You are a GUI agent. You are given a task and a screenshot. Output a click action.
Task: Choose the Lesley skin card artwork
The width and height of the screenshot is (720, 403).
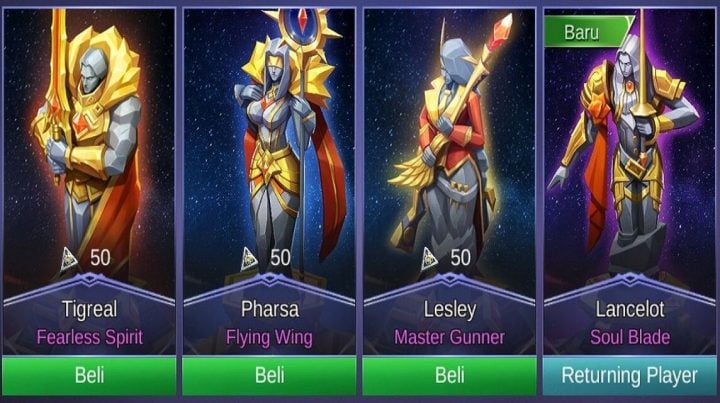click(448, 150)
